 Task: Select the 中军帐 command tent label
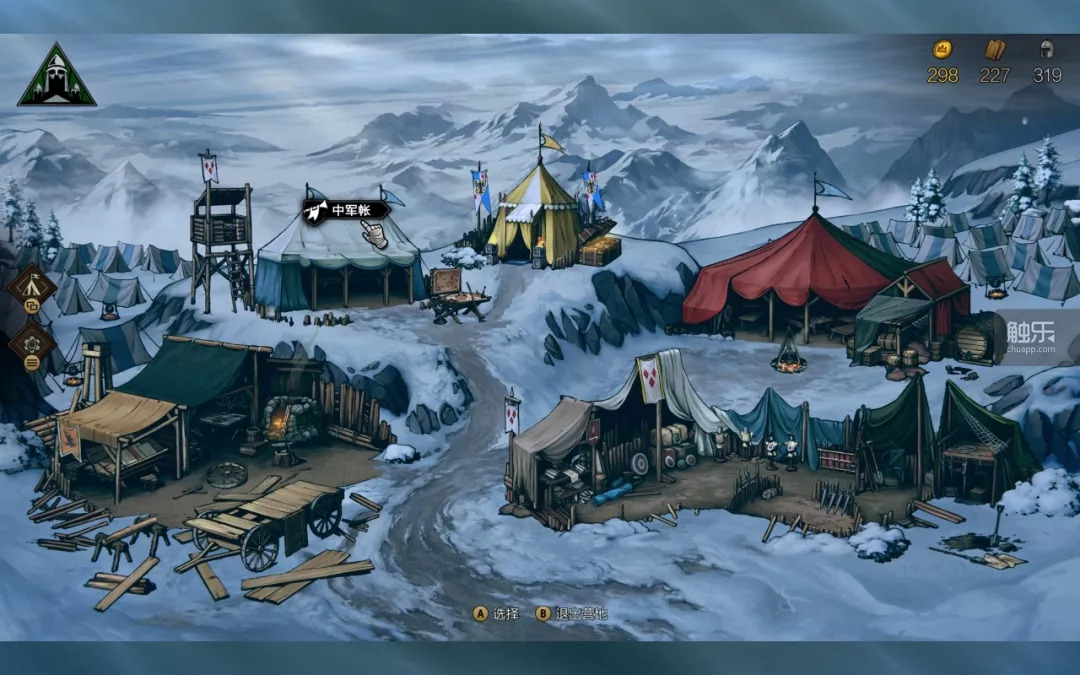[346, 211]
